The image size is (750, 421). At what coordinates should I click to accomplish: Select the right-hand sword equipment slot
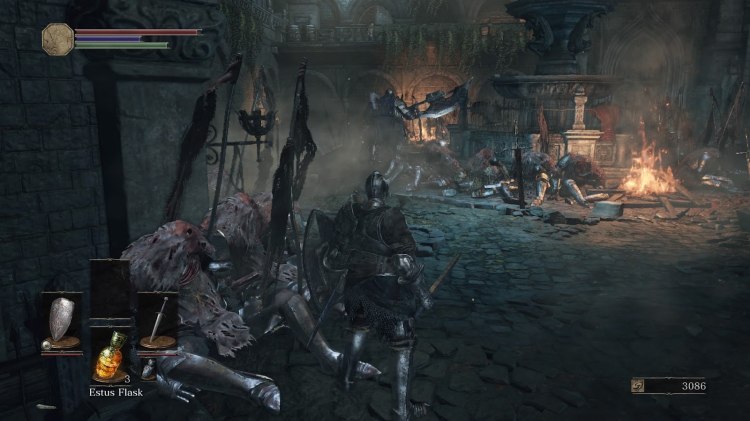[156, 322]
